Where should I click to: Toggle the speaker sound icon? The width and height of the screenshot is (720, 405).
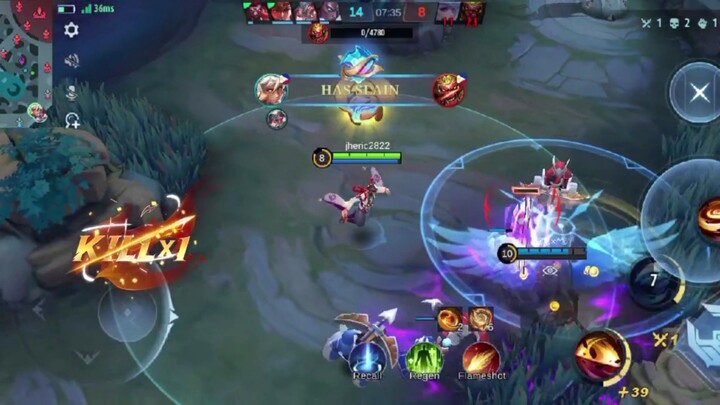[x=71, y=60]
